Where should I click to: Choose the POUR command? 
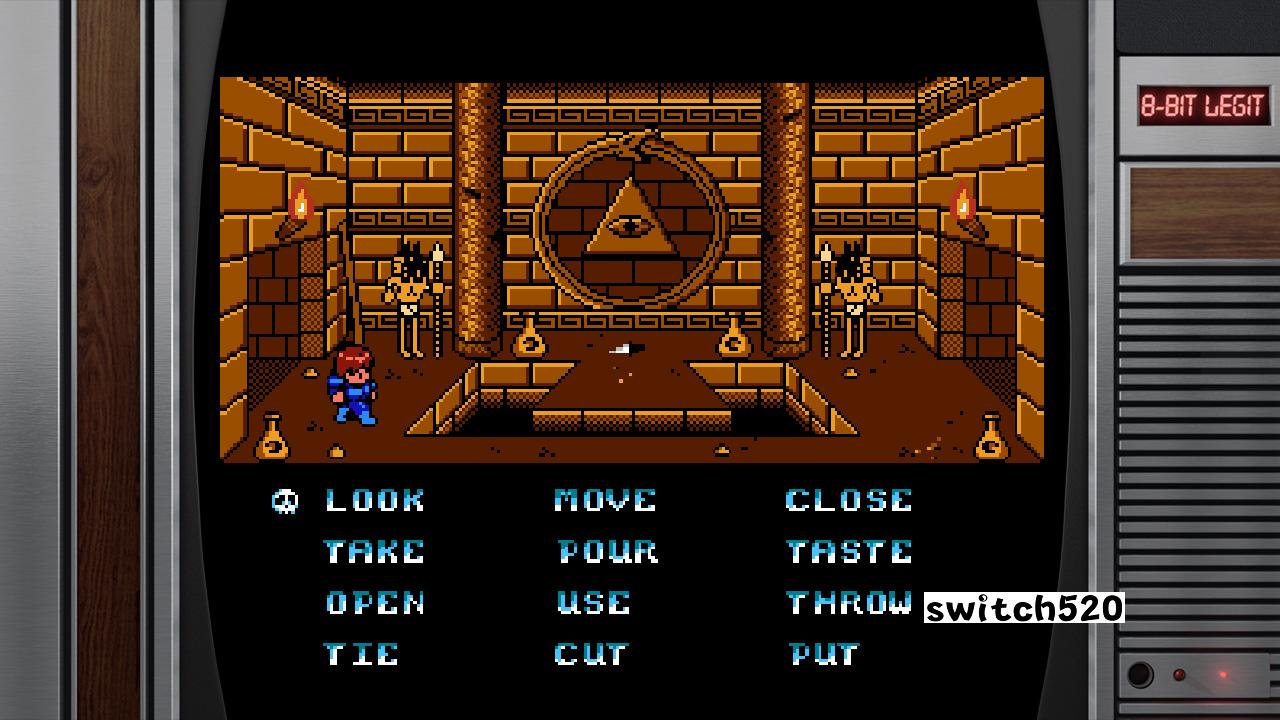click(x=608, y=551)
